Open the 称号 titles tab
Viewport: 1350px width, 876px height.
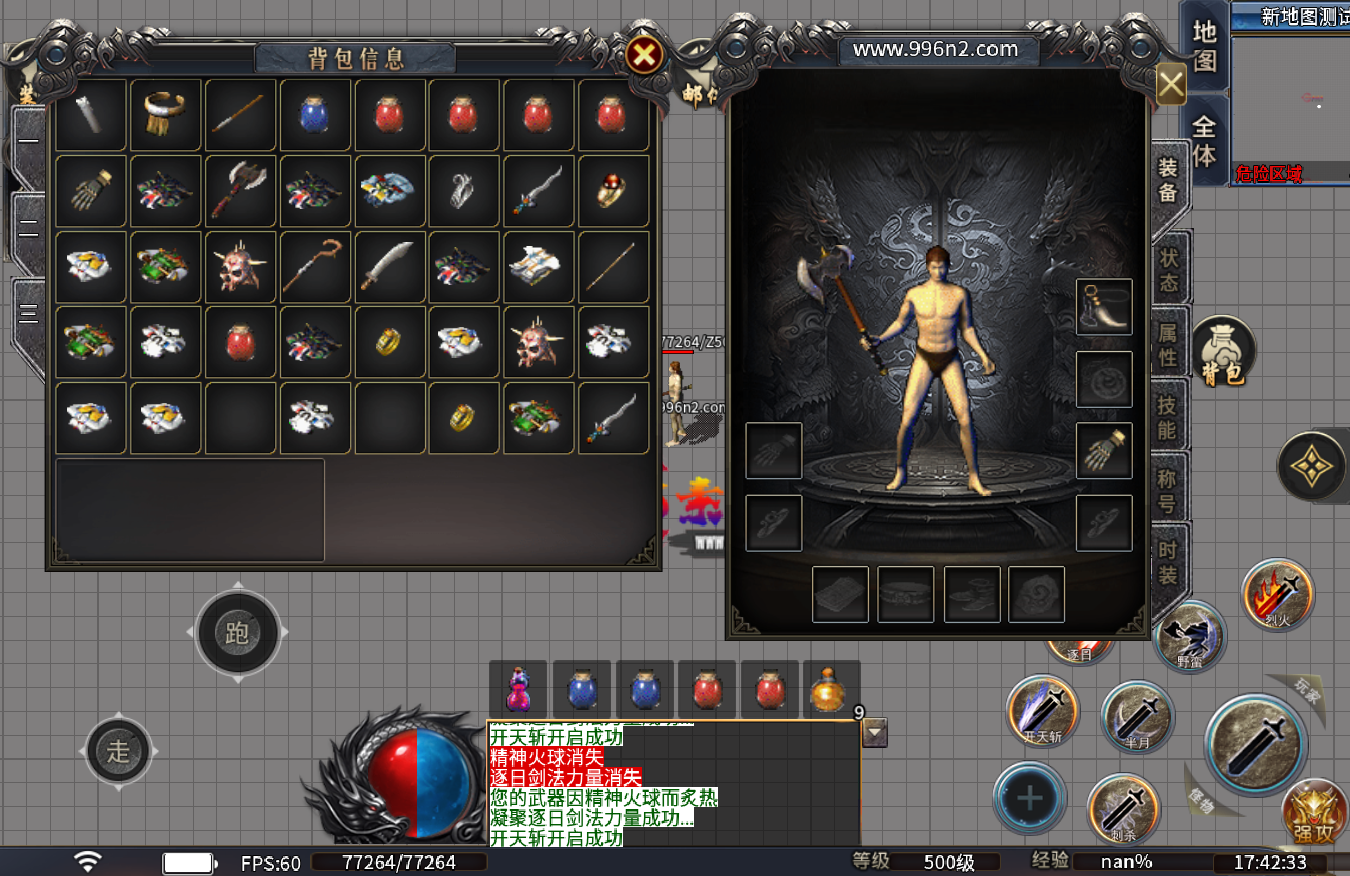coord(1169,490)
